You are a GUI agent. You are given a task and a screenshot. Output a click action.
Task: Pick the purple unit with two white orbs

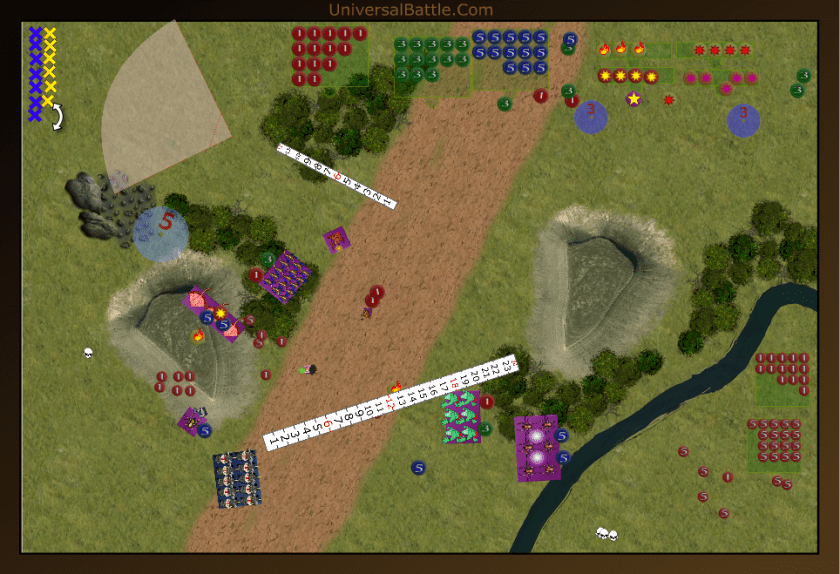coord(536,447)
